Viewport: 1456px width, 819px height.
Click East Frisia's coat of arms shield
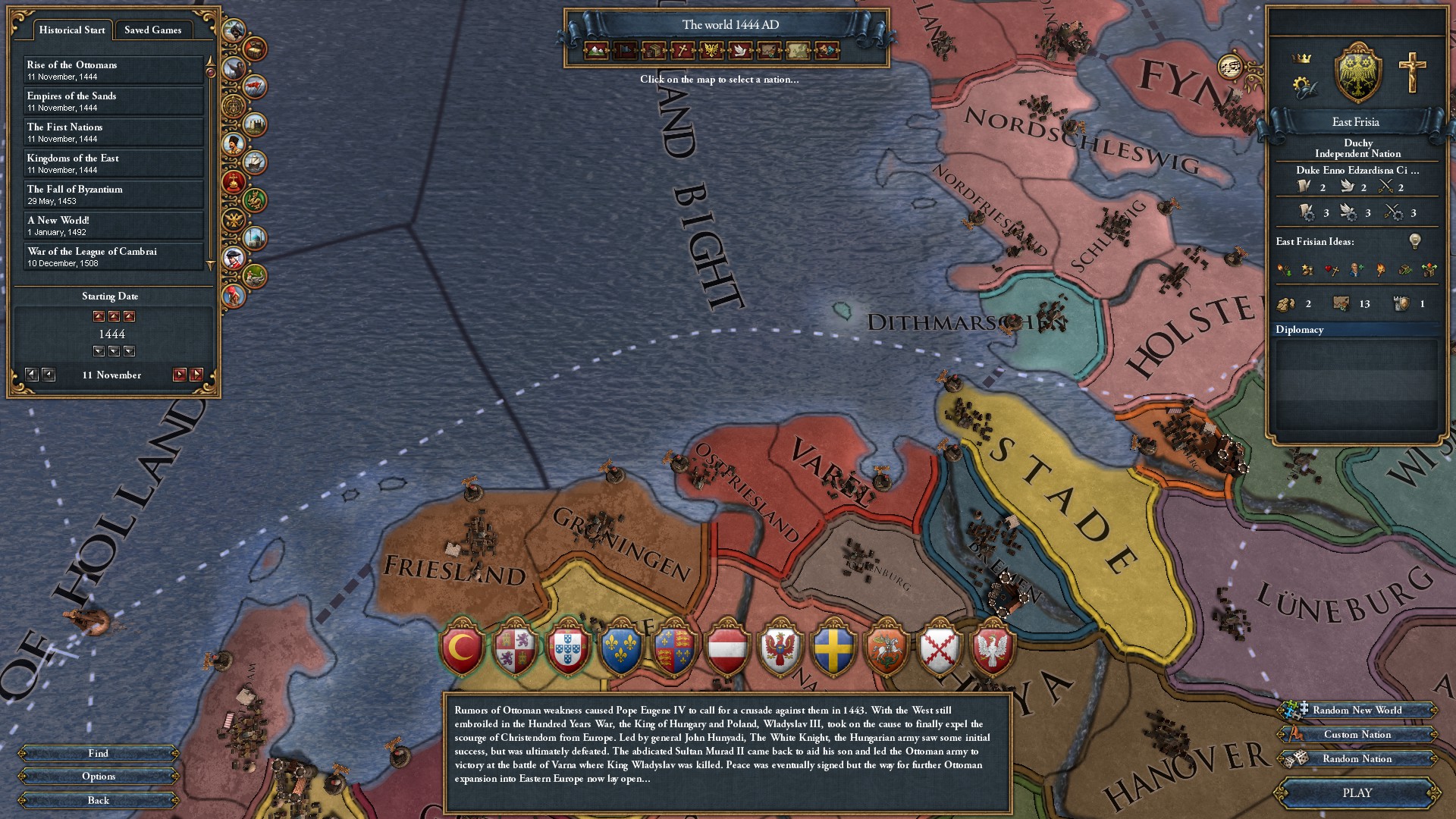[x=1357, y=72]
